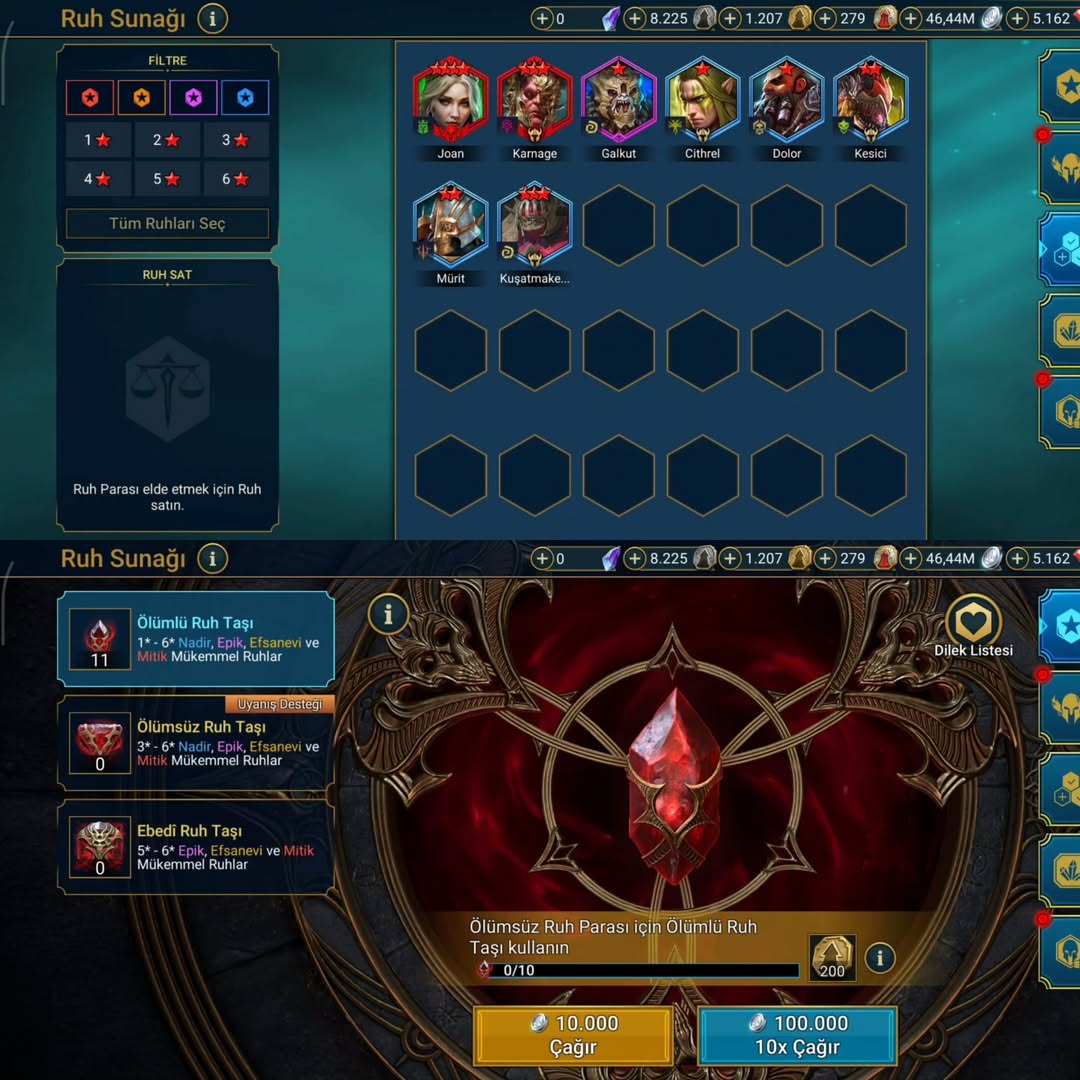Activate the 10x Çağır button

[x=797, y=1035]
